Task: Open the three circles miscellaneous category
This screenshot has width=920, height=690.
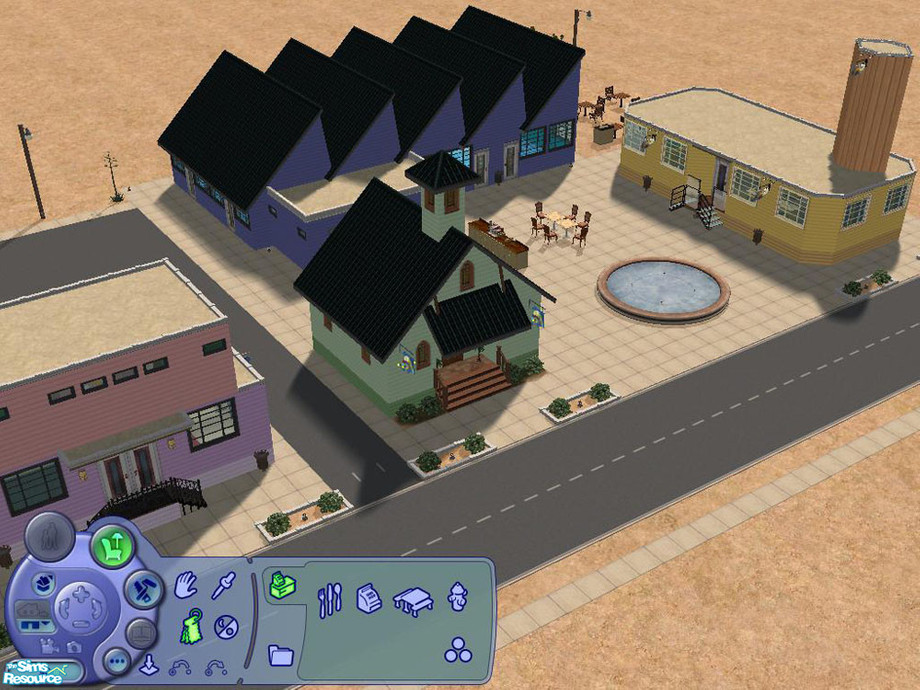Action: pyautogui.click(x=458, y=650)
